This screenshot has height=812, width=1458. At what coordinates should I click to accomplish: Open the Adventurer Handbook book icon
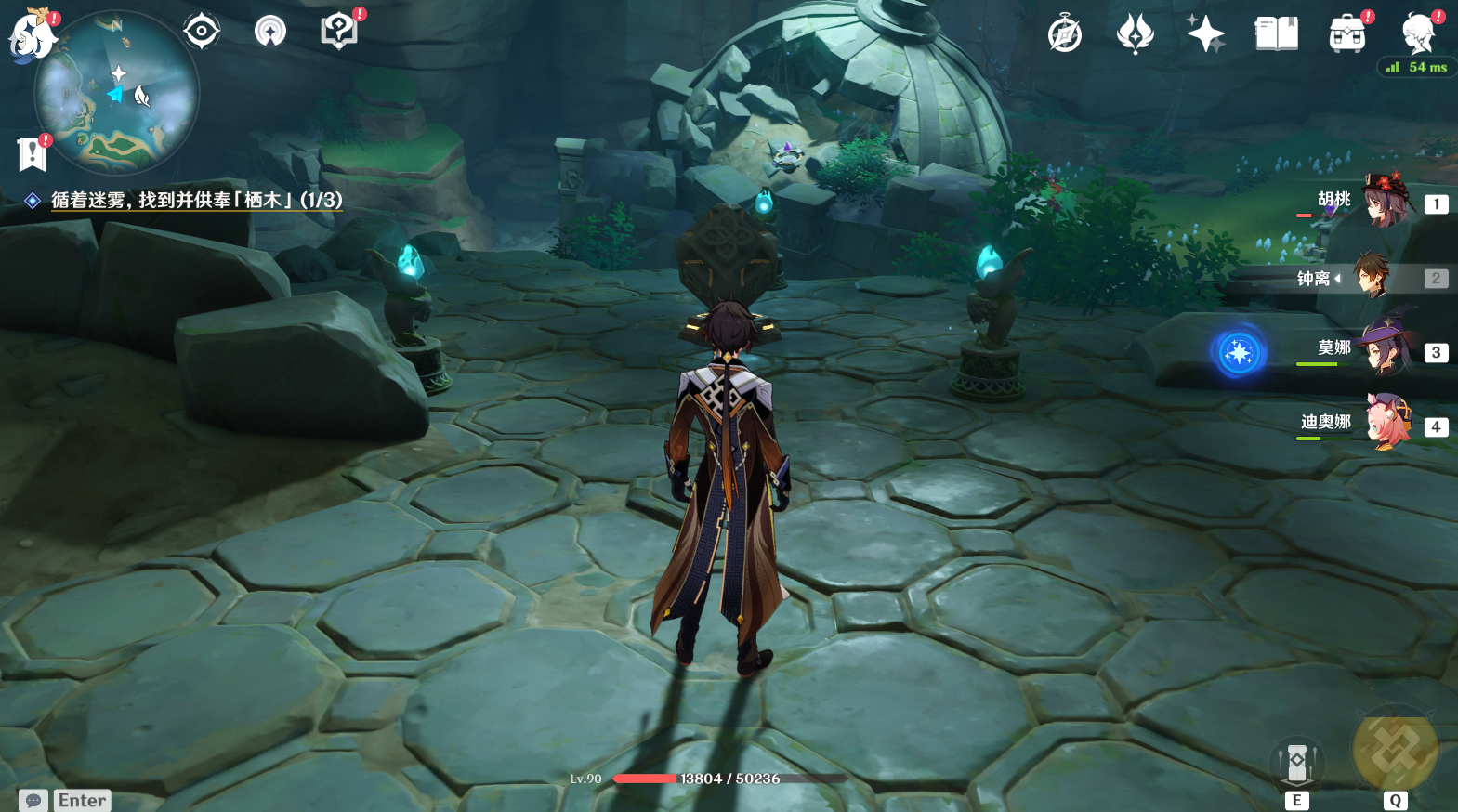pyautogui.click(x=1277, y=34)
